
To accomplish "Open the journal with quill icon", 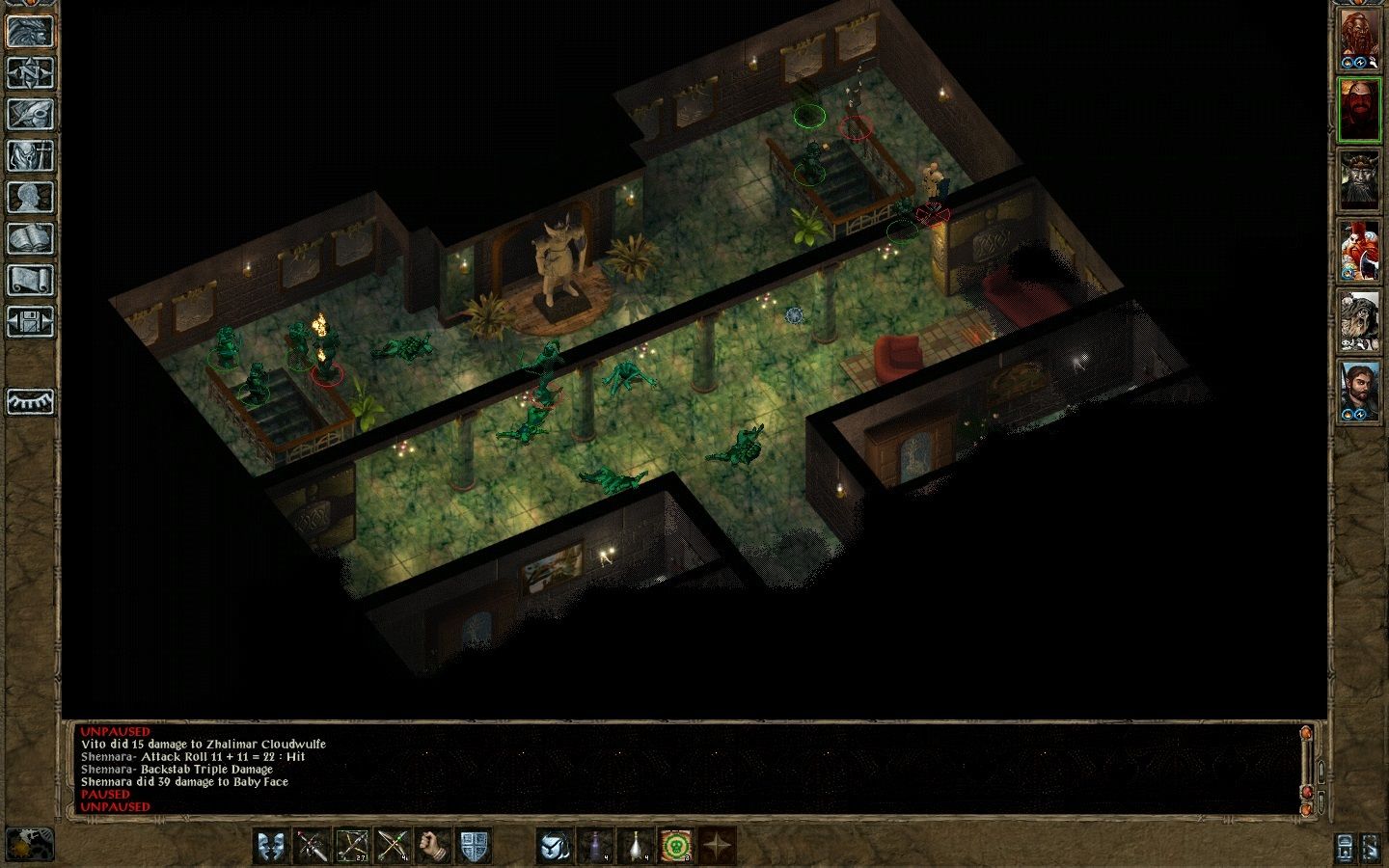I will [x=31, y=114].
